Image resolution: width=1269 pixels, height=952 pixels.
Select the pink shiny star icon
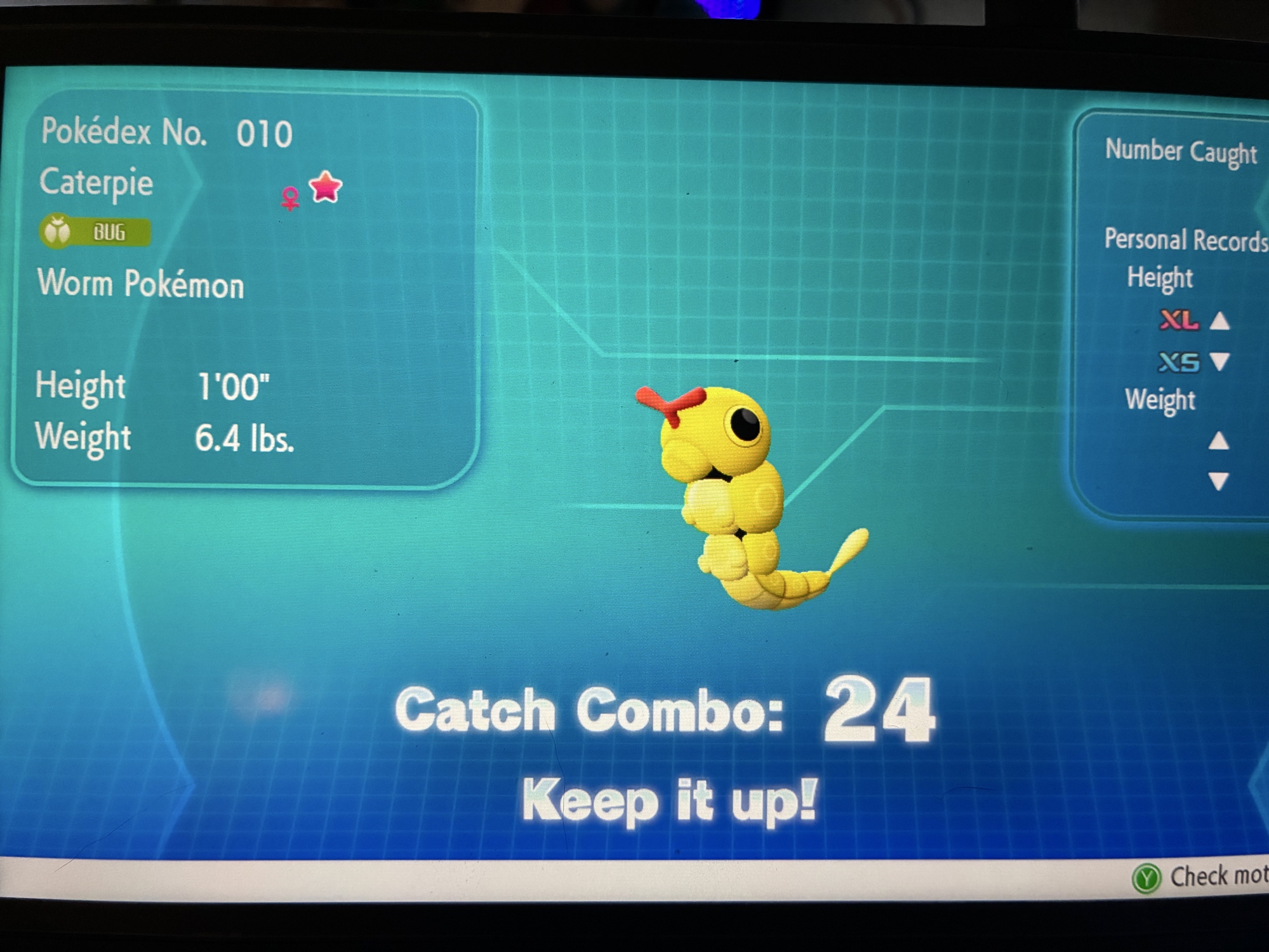coord(326,187)
